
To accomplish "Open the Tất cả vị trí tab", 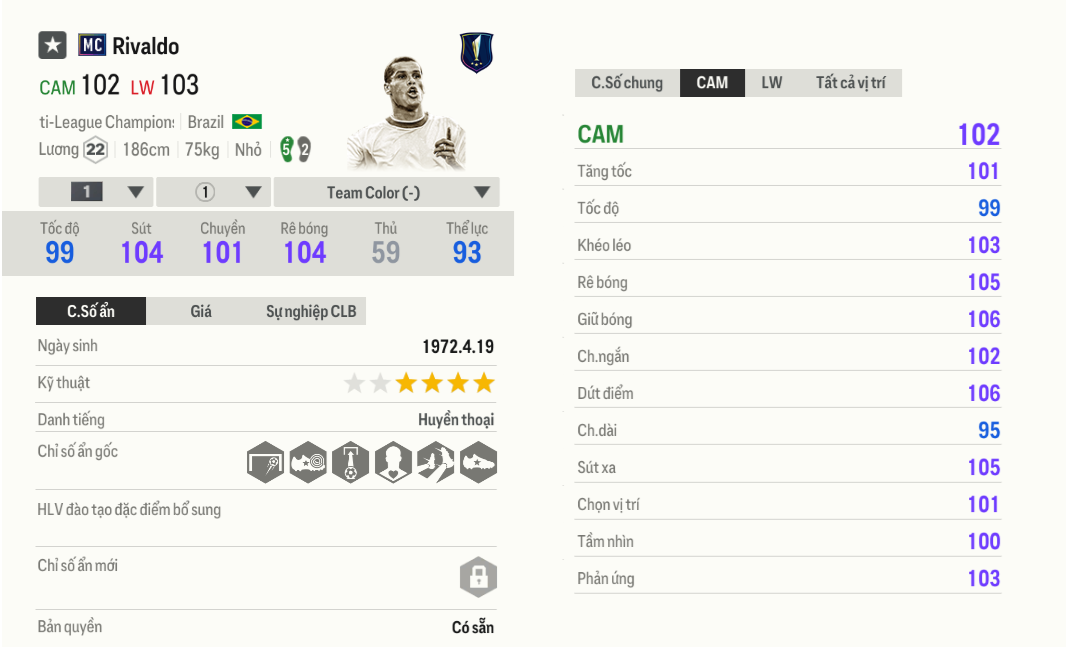I will [850, 83].
